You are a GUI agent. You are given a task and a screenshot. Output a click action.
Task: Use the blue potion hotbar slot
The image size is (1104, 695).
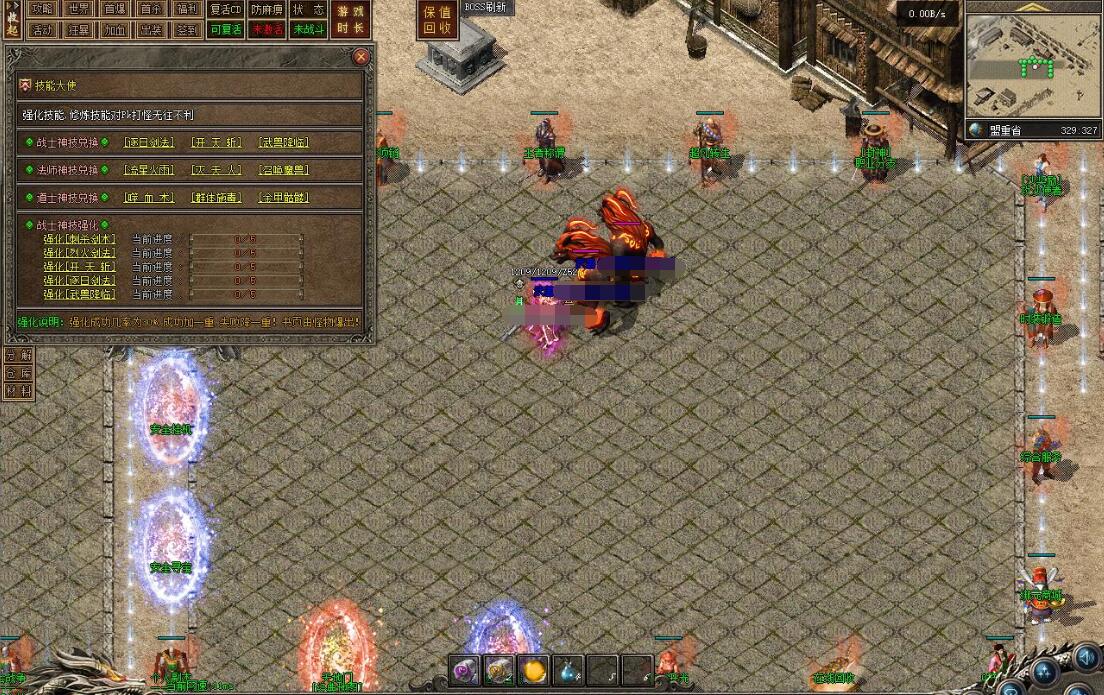click(x=568, y=670)
